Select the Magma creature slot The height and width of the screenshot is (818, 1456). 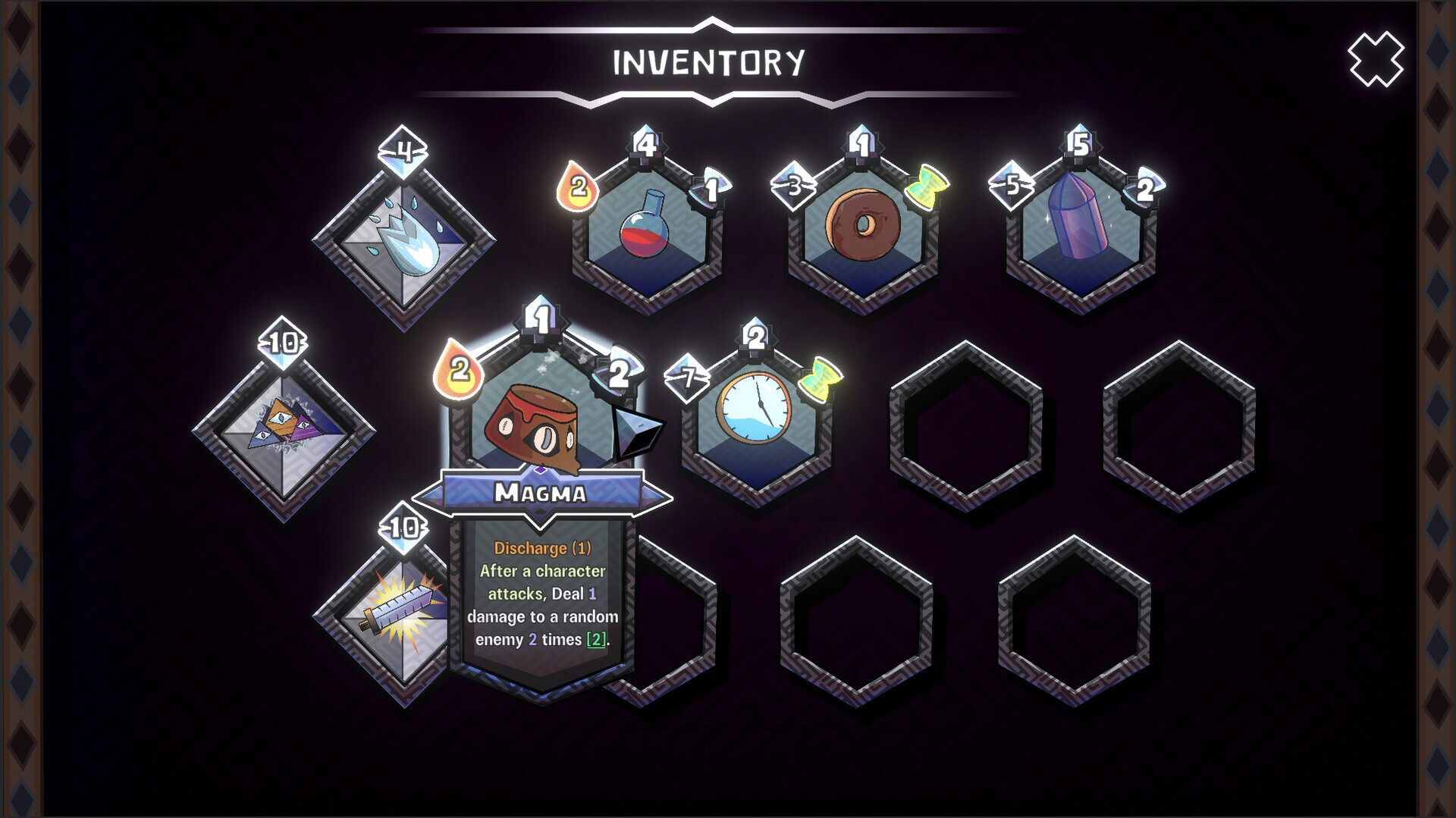click(x=540, y=415)
